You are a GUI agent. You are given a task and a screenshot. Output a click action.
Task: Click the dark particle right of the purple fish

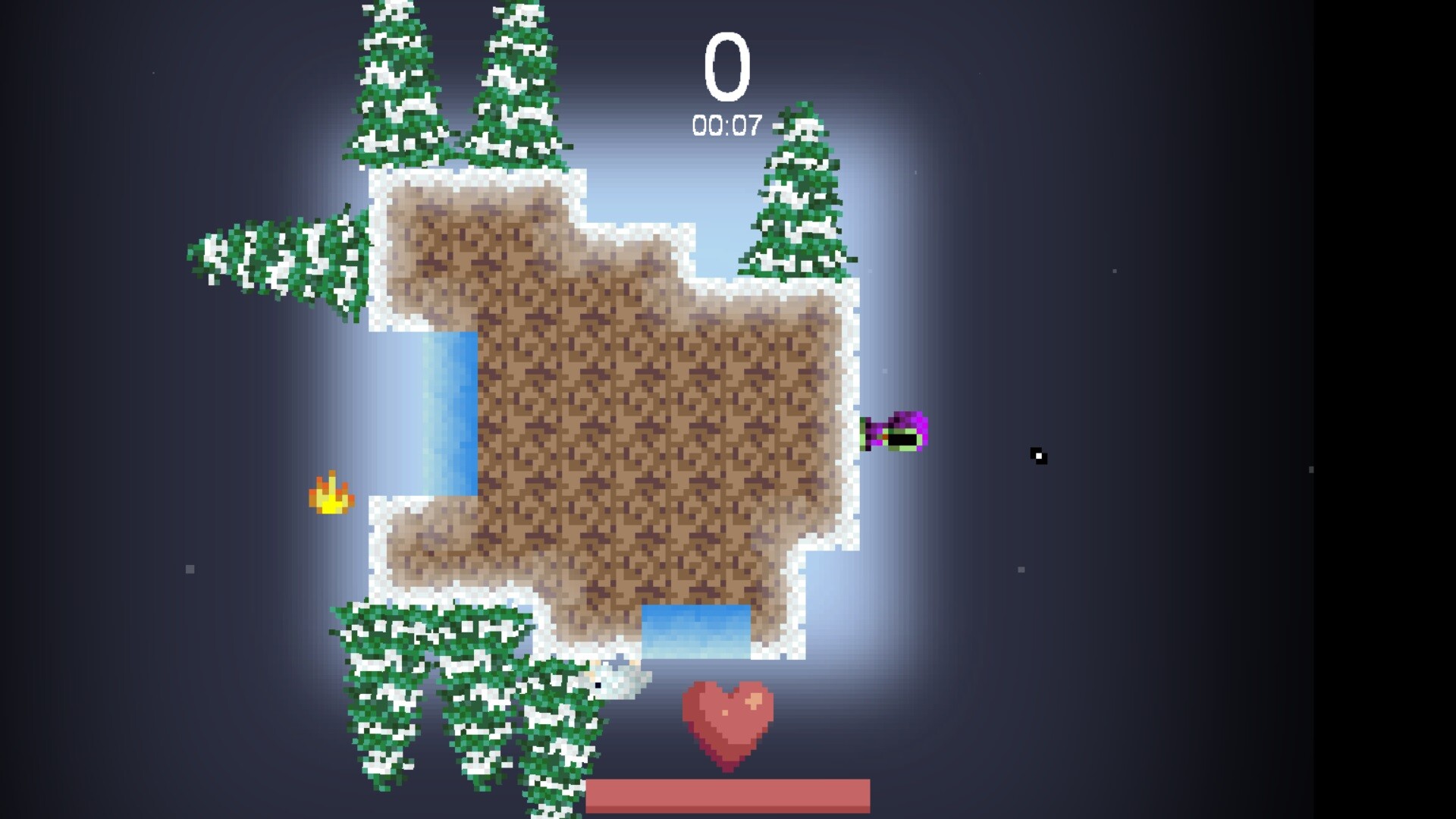point(1038,455)
